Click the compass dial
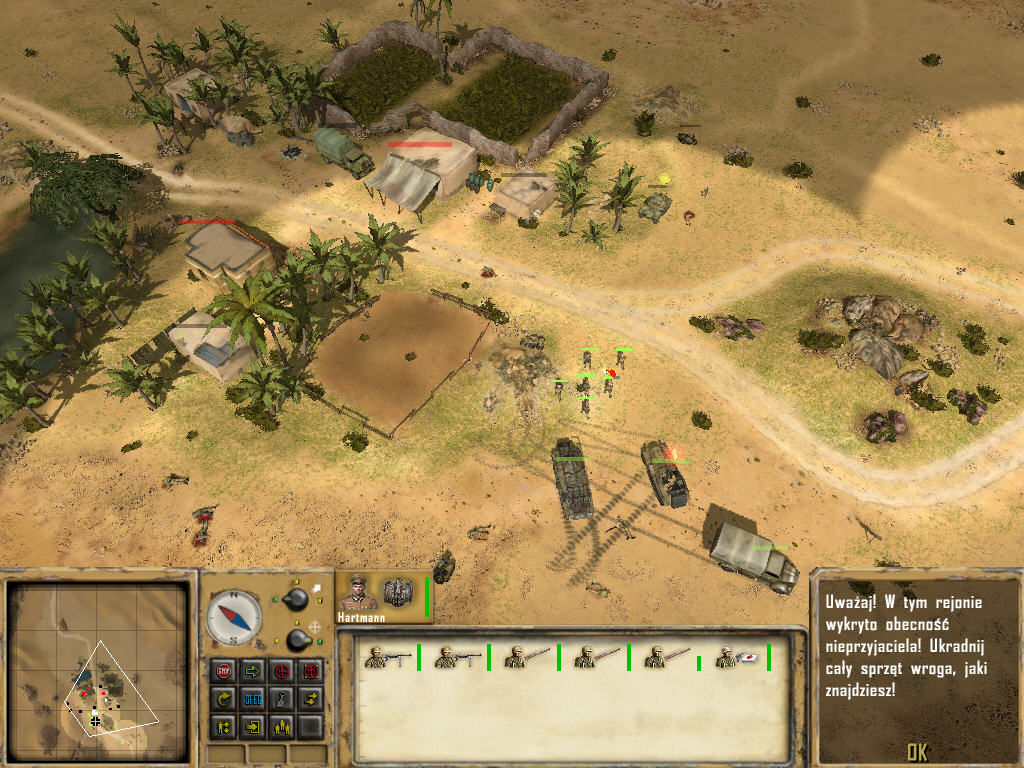 pos(234,618)
